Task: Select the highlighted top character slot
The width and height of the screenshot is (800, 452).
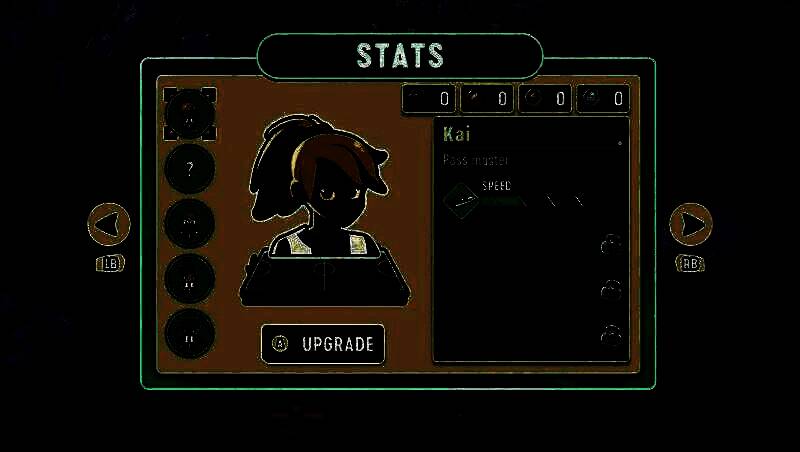Action: 189,113
